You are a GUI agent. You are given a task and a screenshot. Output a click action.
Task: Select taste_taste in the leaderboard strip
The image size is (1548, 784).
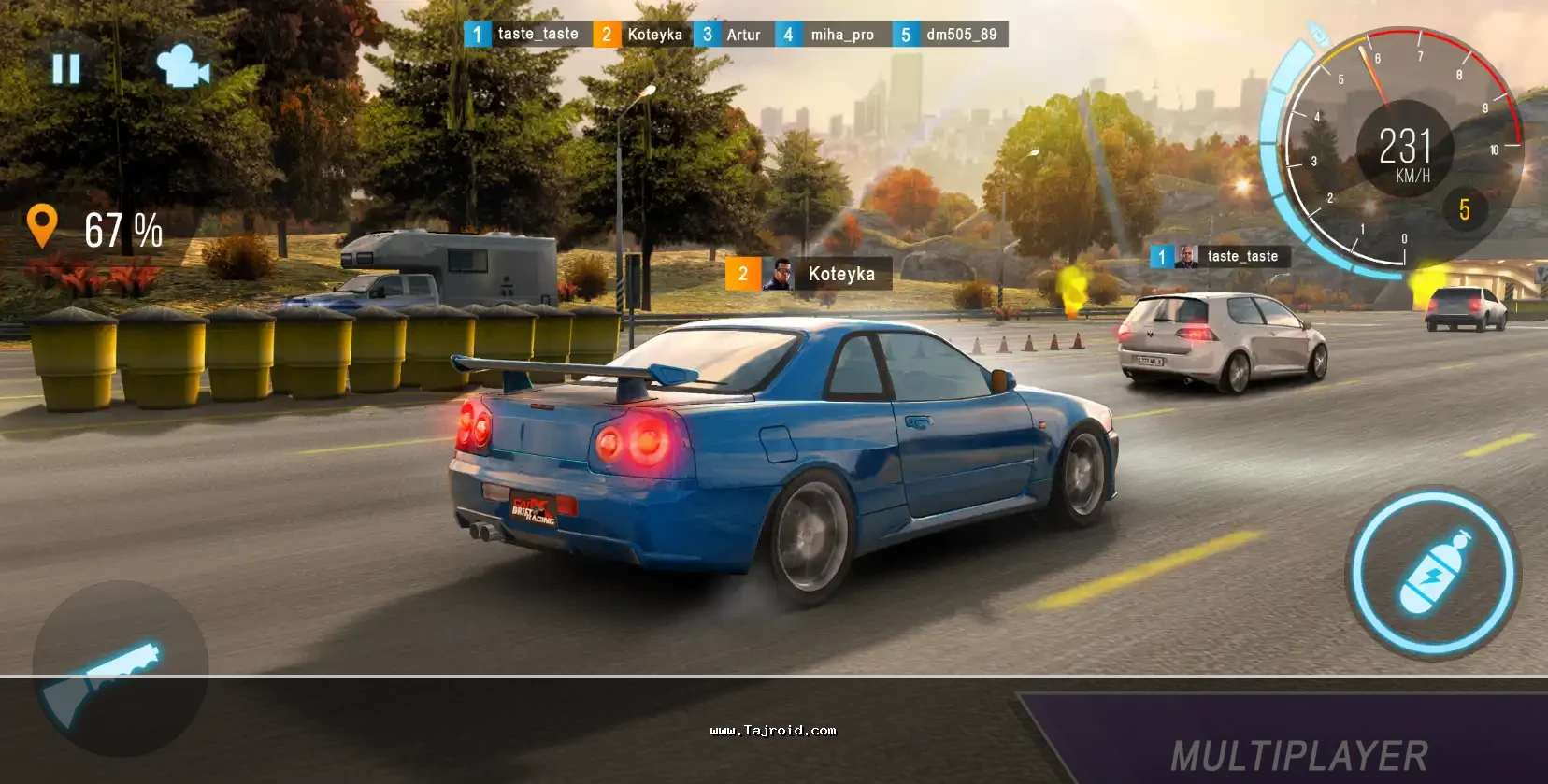pyautogui.click(x=527, y=35)
